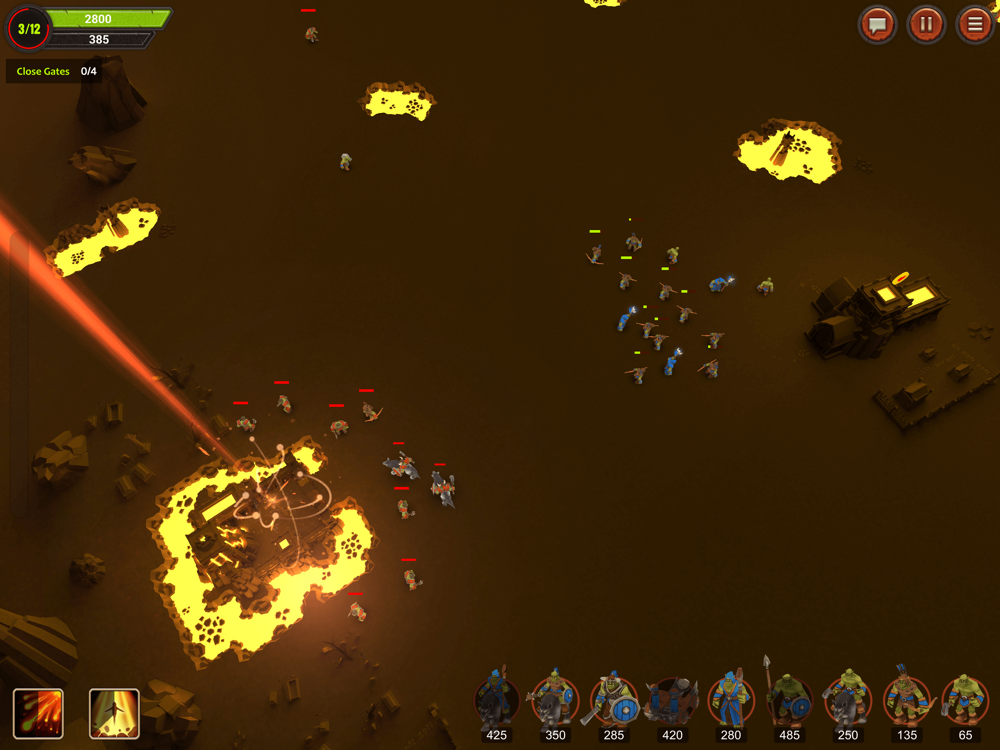Select the blue-robed shaman costing 280
Screen dimensions: 1000x750
point(731,700)
